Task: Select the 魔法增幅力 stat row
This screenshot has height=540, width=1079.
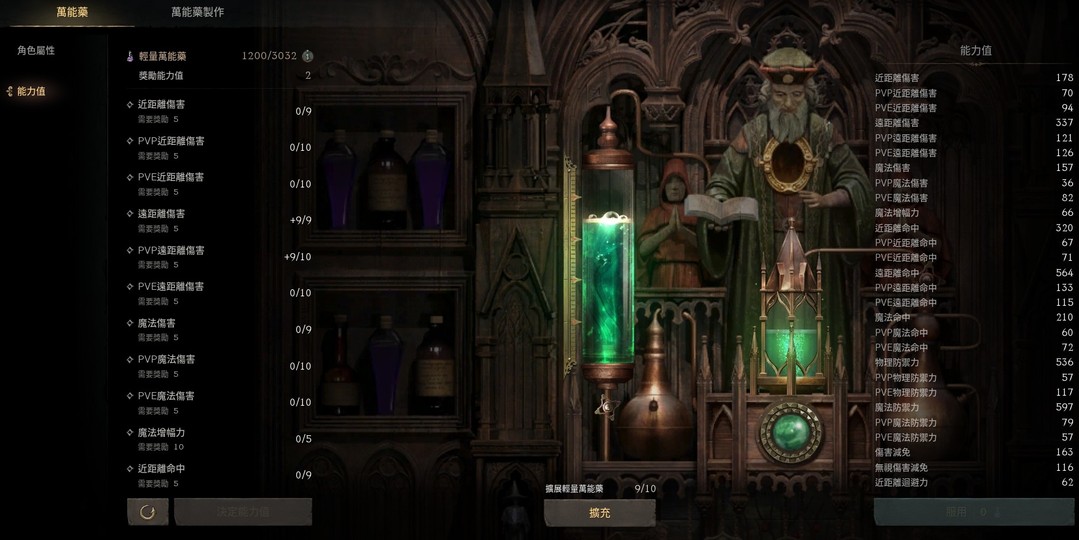Action: click(x=219, y=439)
